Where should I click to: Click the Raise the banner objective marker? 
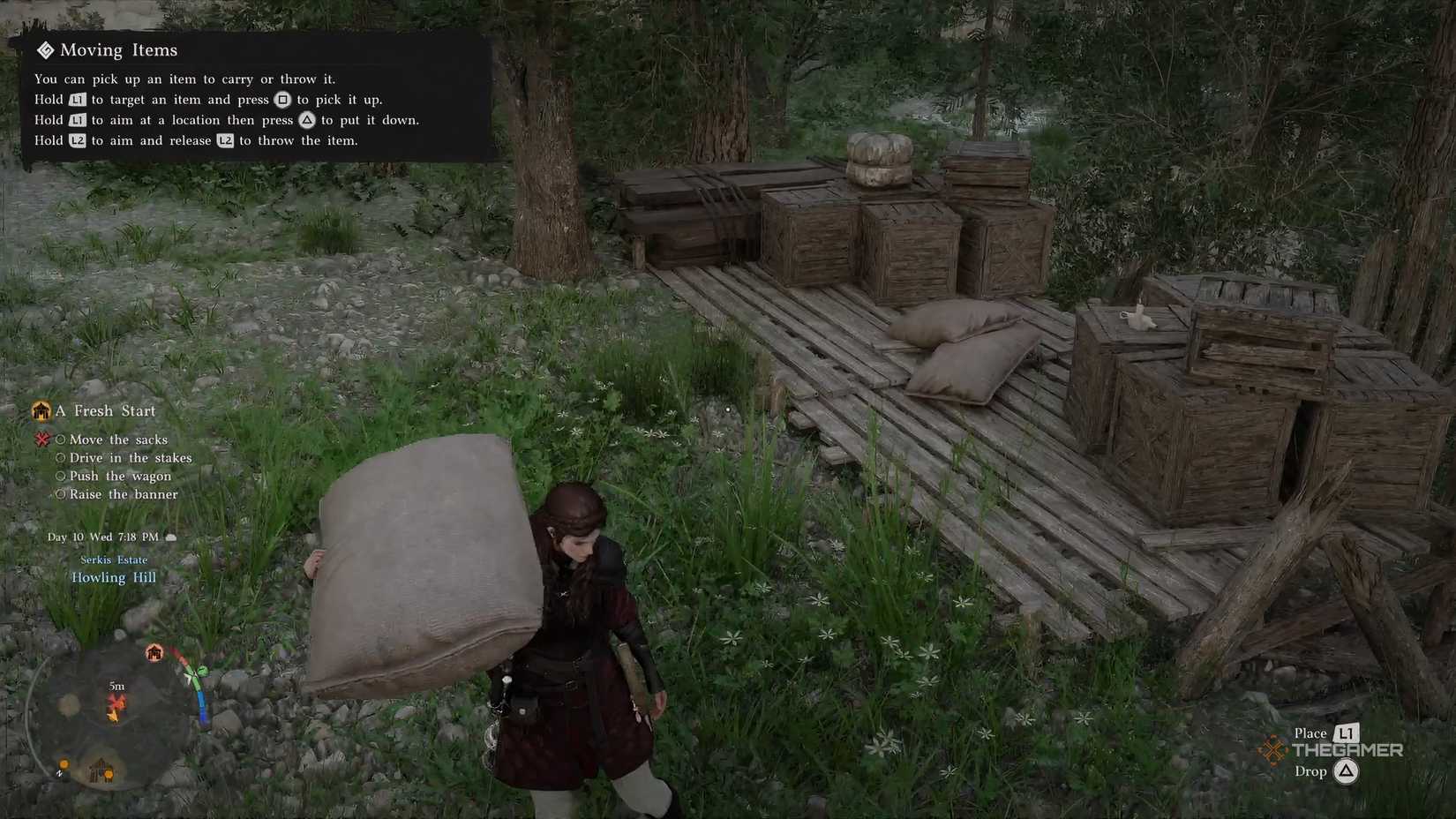tap(60, 494)
